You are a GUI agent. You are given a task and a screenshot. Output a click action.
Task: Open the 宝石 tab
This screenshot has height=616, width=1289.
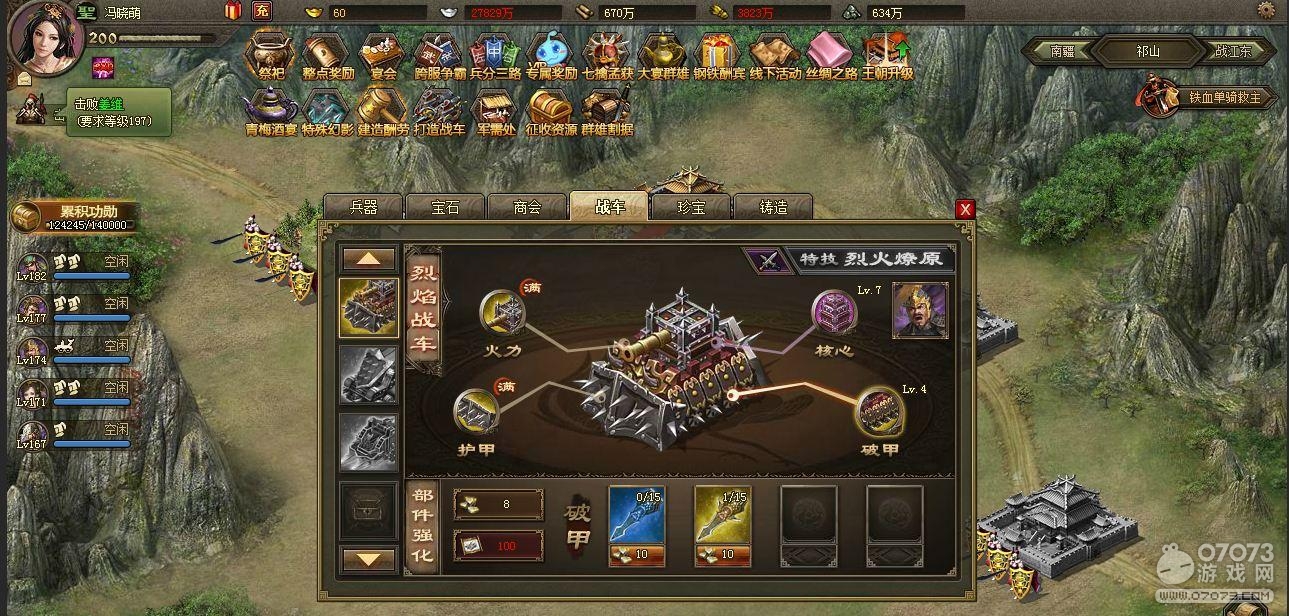(445, 208)
